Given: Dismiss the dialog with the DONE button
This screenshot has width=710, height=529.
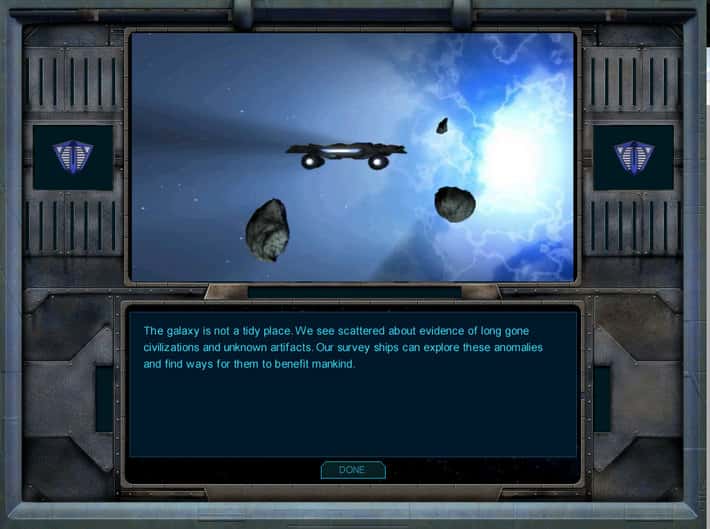Looking at the screenshot, I should pyautogui.click(x=352, y=470).
